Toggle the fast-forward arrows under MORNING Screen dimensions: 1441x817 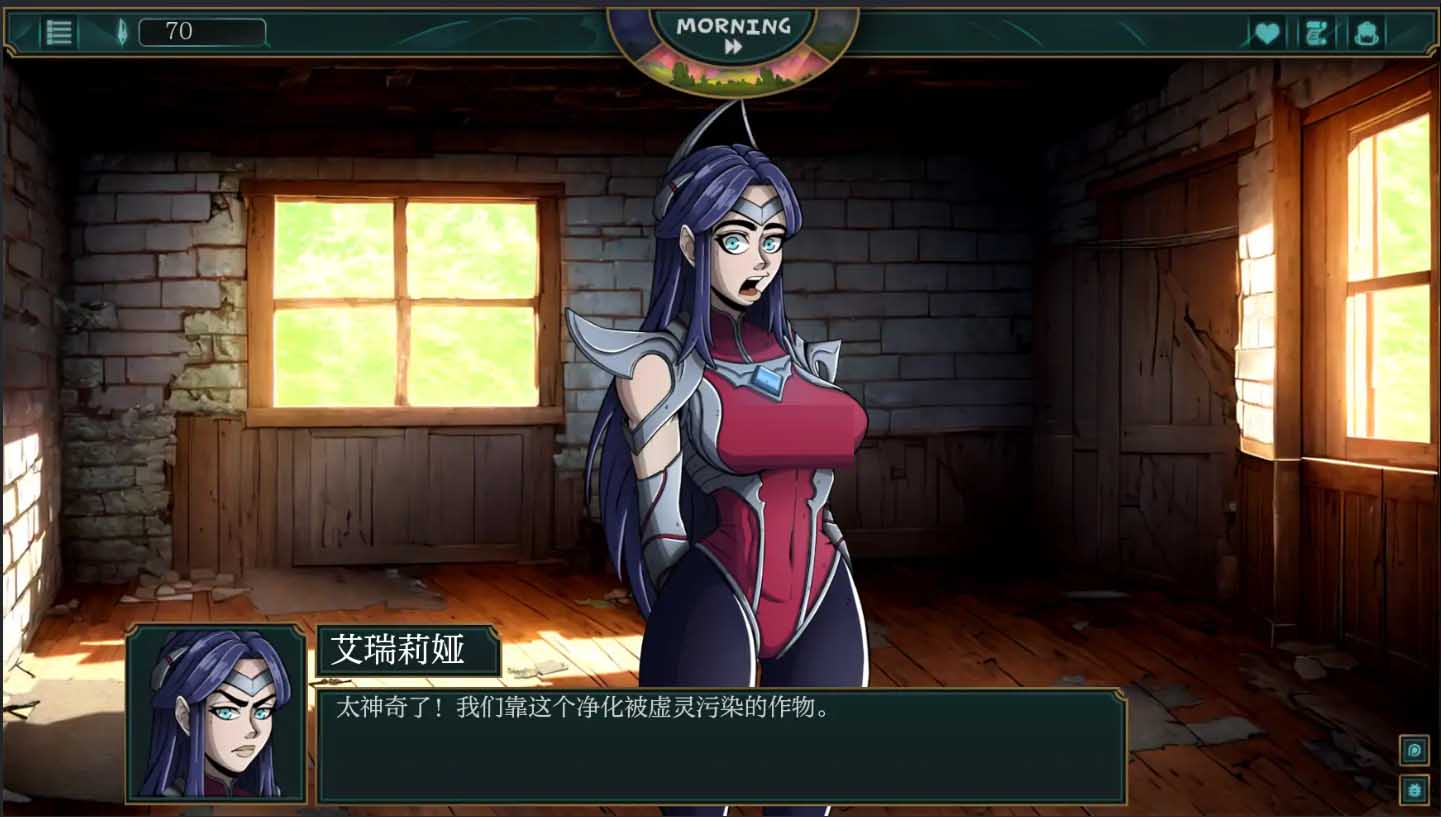click(x=735, y=45)
